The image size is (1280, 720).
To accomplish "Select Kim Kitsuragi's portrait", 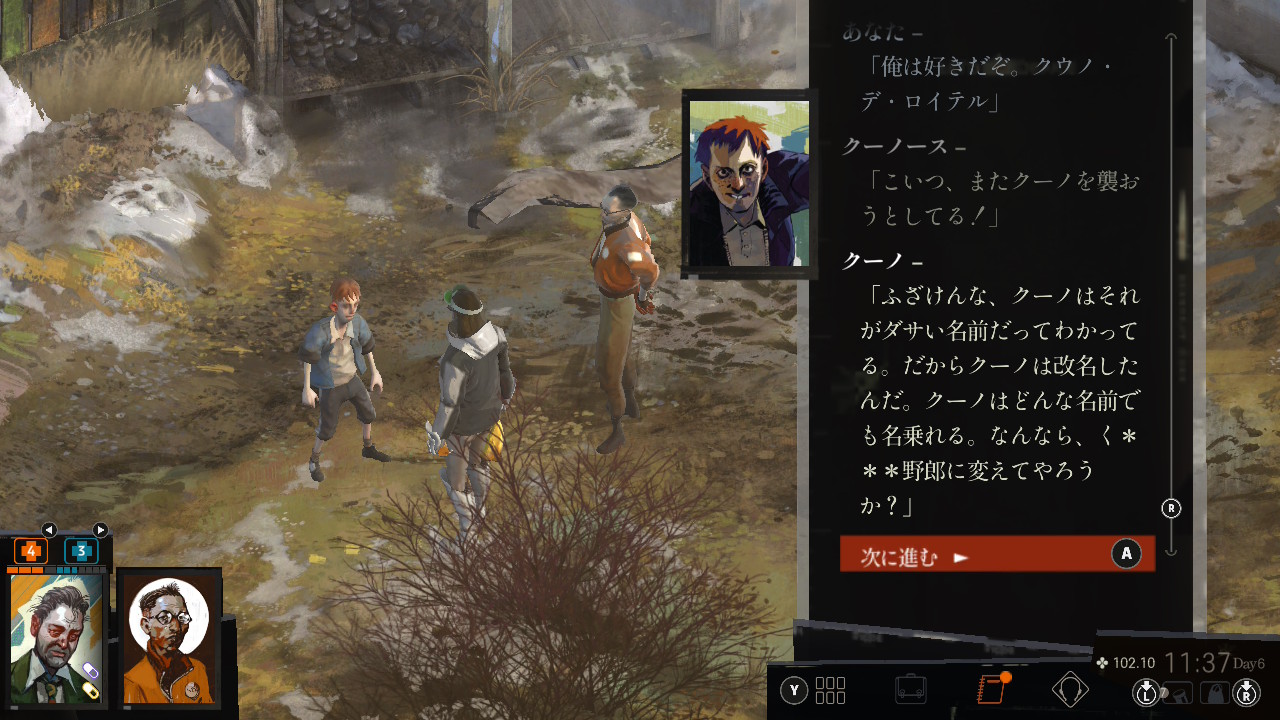I will (169, 637).
